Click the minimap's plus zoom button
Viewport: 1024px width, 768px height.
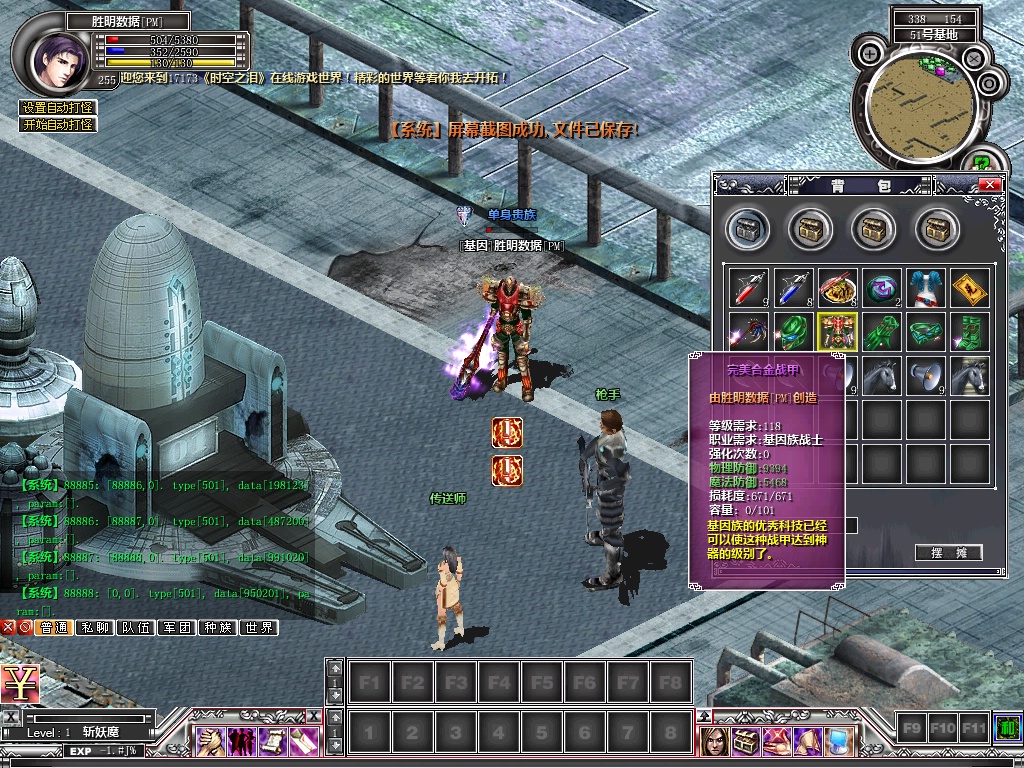(x=871, y=53)
